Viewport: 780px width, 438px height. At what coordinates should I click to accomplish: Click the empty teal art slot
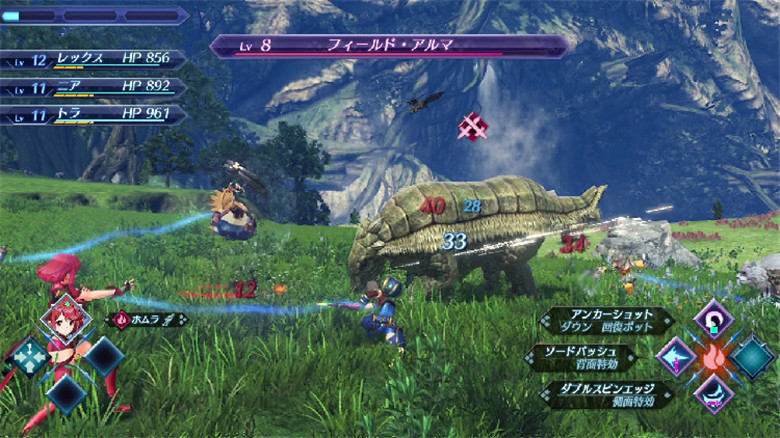click(x=752, y=357)
